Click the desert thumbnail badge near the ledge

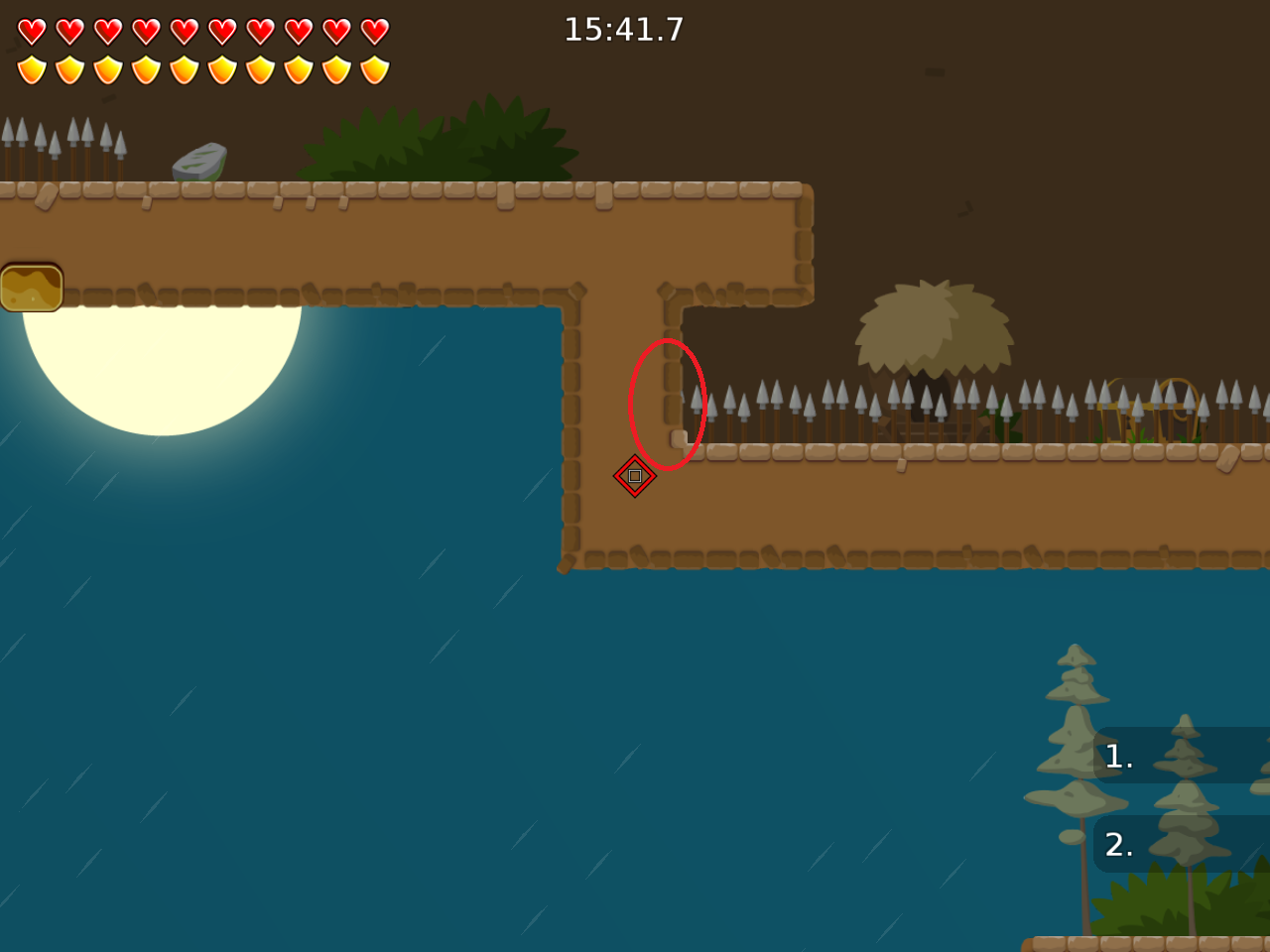(33, 287)
